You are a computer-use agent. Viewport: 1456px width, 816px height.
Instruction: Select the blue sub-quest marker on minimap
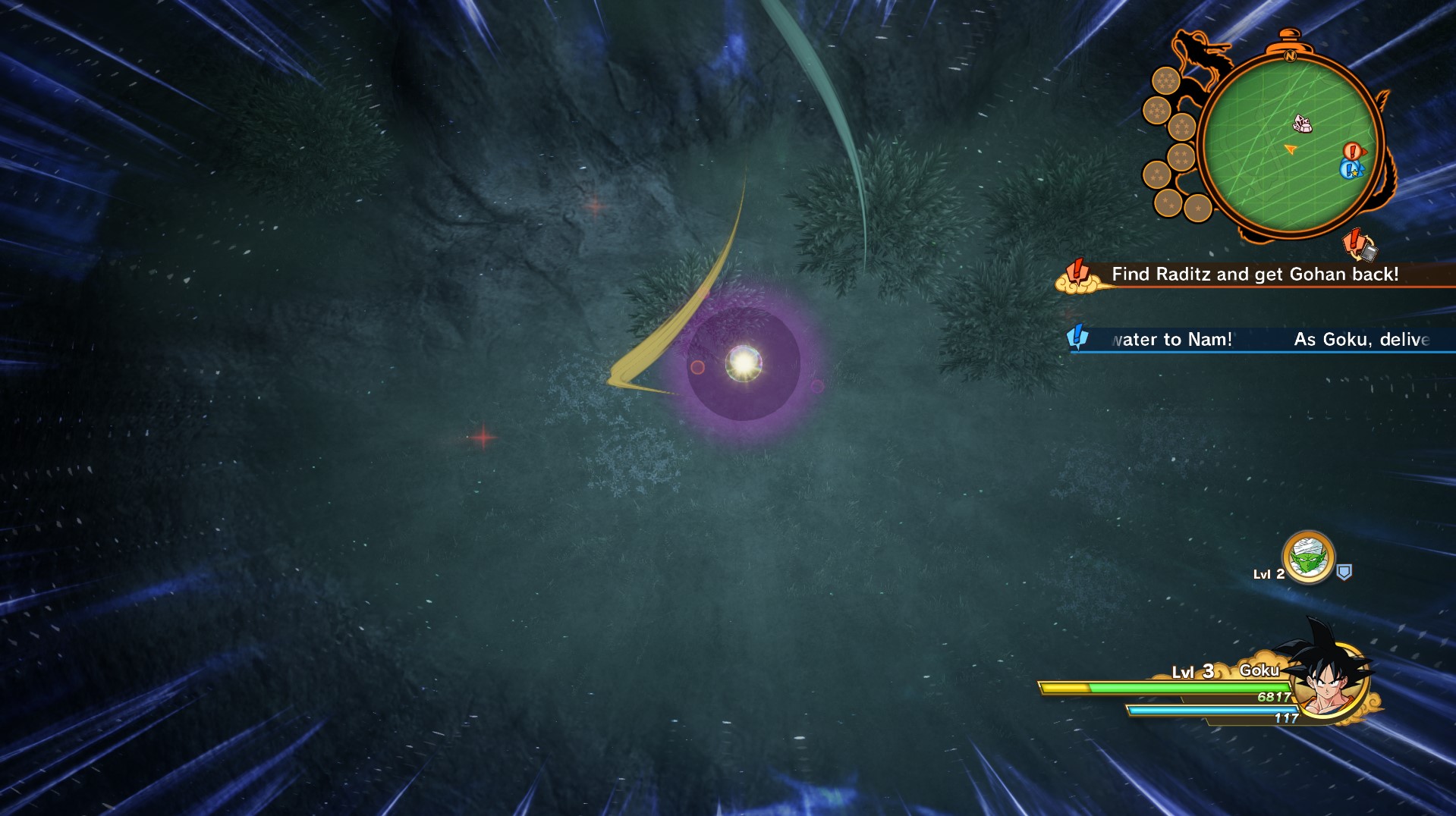pos(1350,169)
